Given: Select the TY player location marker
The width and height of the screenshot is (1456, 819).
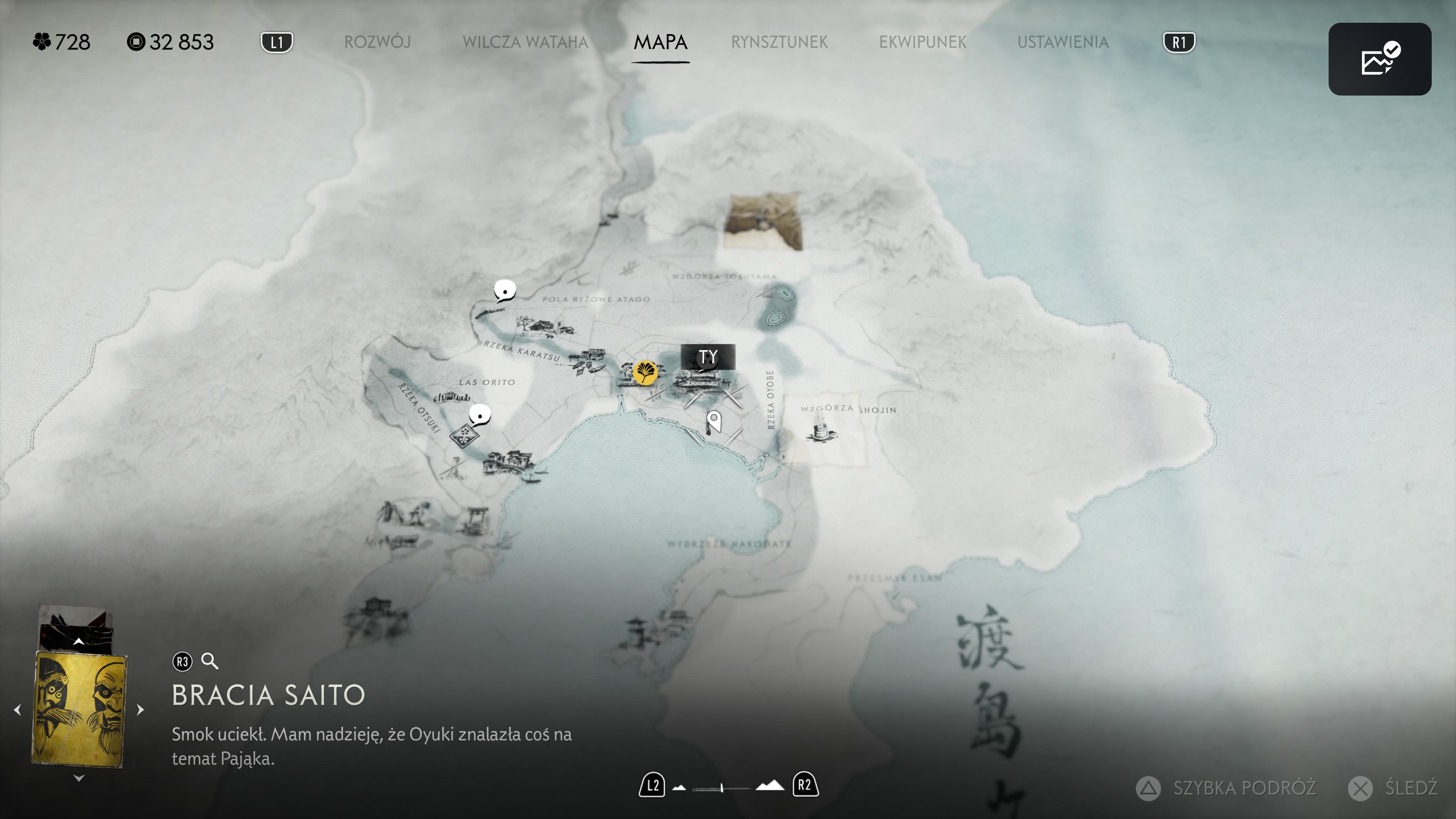Looking at the screenshot, I should [708, 357].
